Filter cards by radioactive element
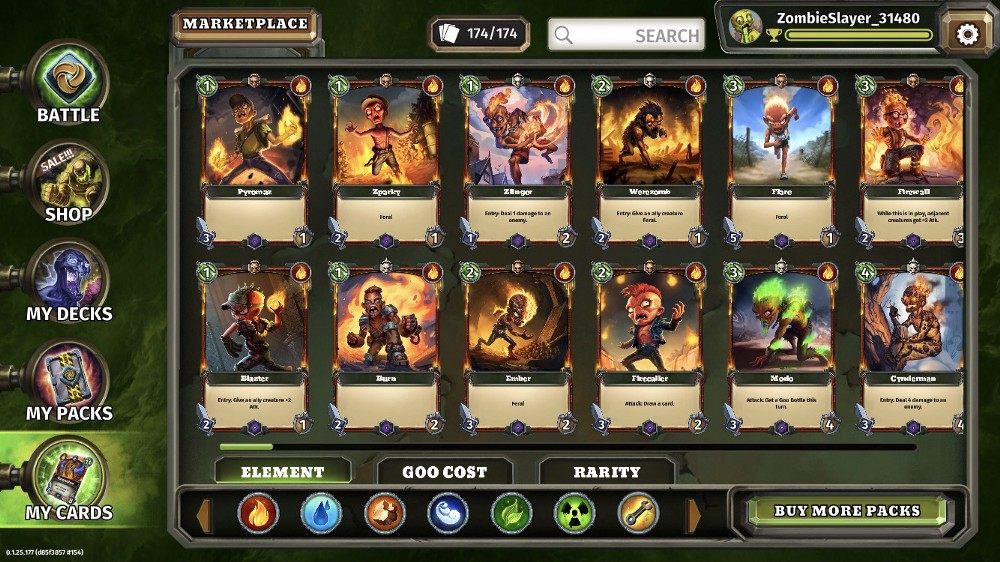Viewport: 1000px width, 562px height. coord(575,514)
